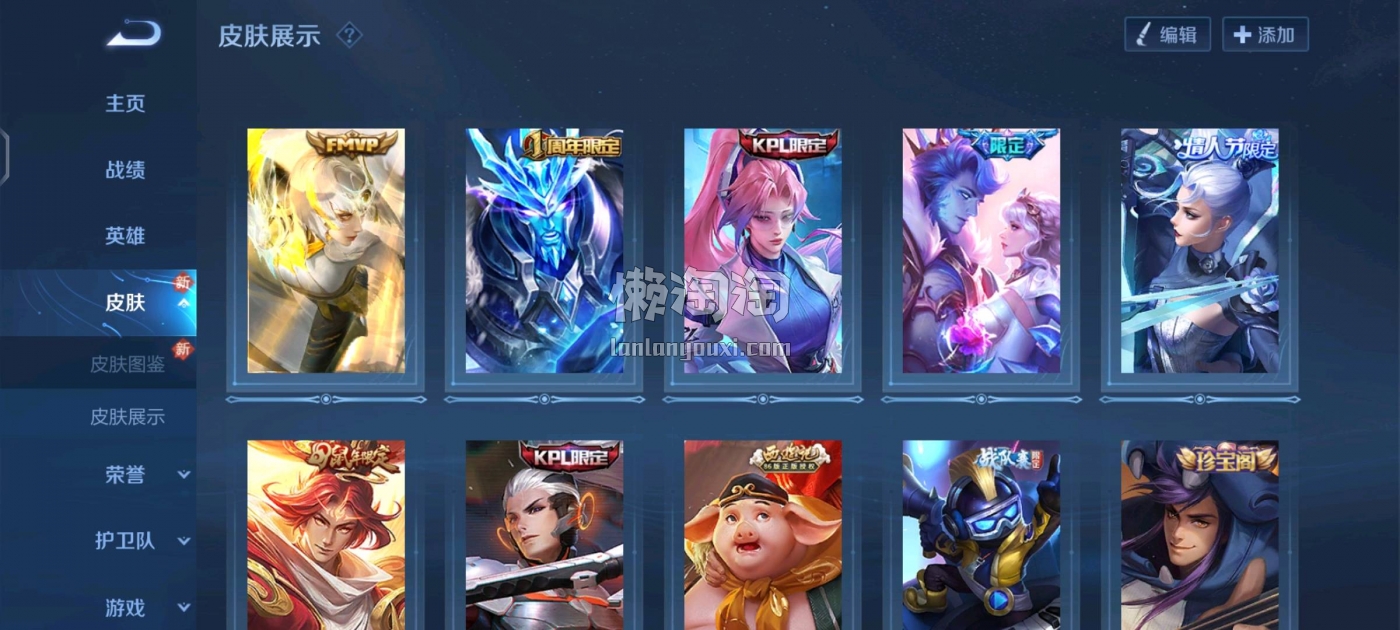Open the question mark help icon
Image resolution: width=1400 pixels, height=630 pixels.
(x=349, y=36)
